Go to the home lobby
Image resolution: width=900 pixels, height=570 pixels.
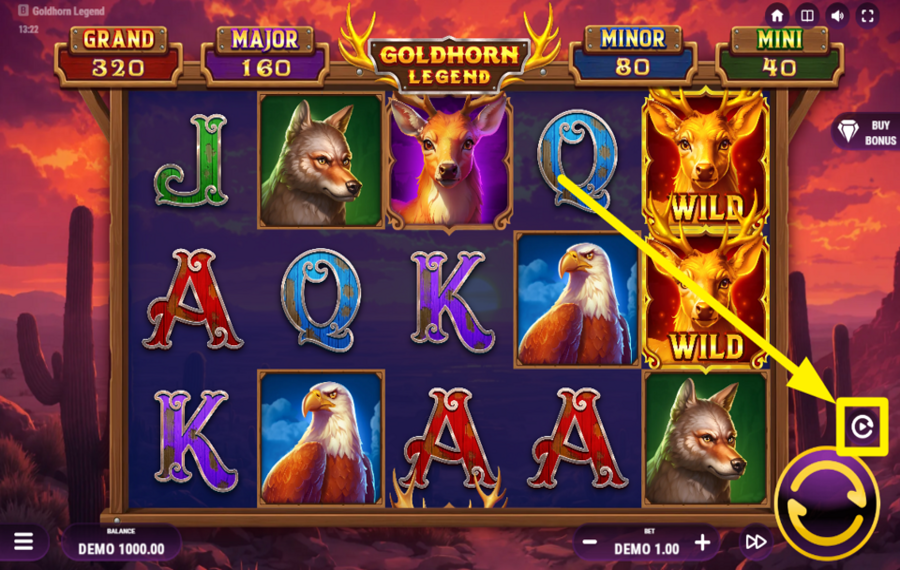coord(777,16)
